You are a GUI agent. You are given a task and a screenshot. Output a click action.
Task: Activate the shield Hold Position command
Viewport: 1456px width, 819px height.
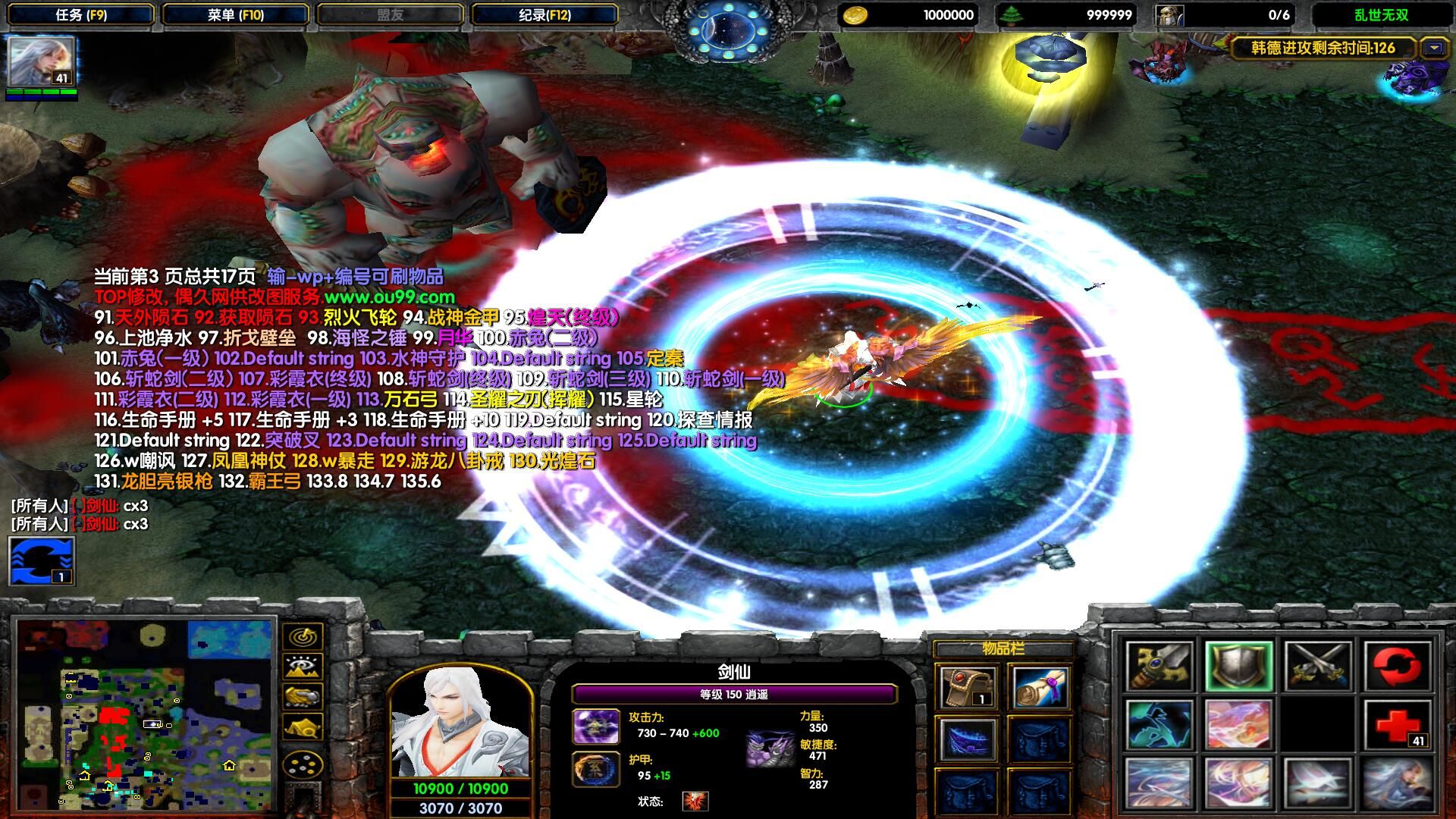click(1238, 665)
